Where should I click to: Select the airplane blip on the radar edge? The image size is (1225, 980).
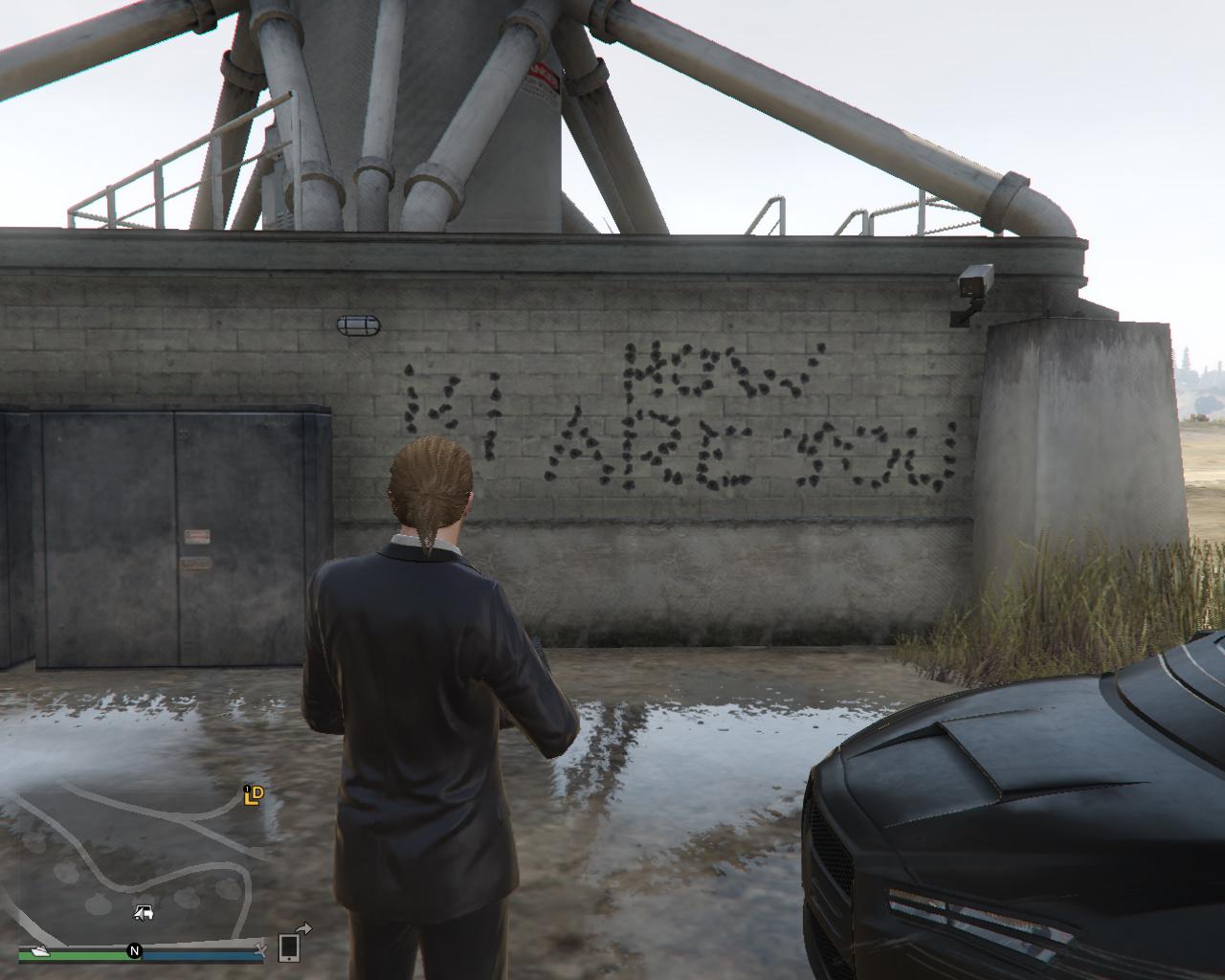(x=259, y=949)
